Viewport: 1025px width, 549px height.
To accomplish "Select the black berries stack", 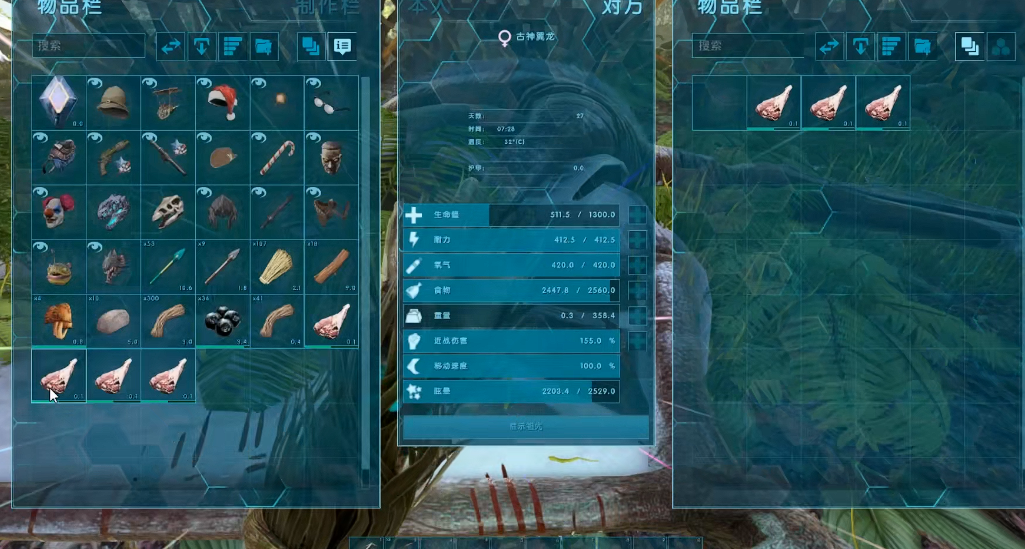I will point(222,321).
